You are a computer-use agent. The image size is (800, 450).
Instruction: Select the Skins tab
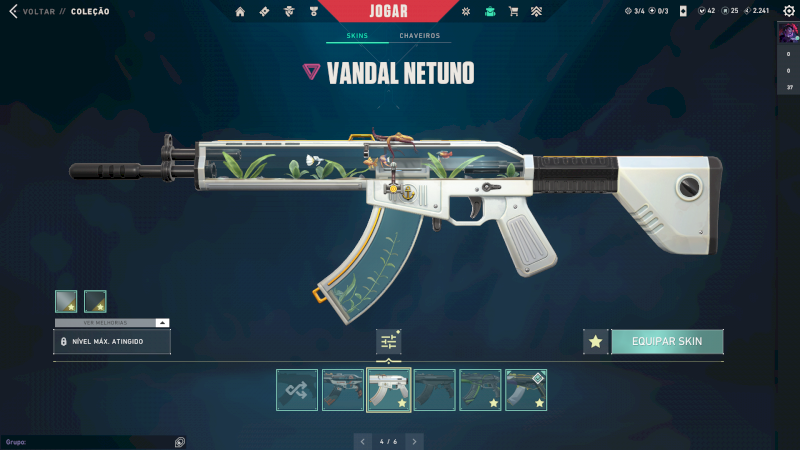point(357,36)
